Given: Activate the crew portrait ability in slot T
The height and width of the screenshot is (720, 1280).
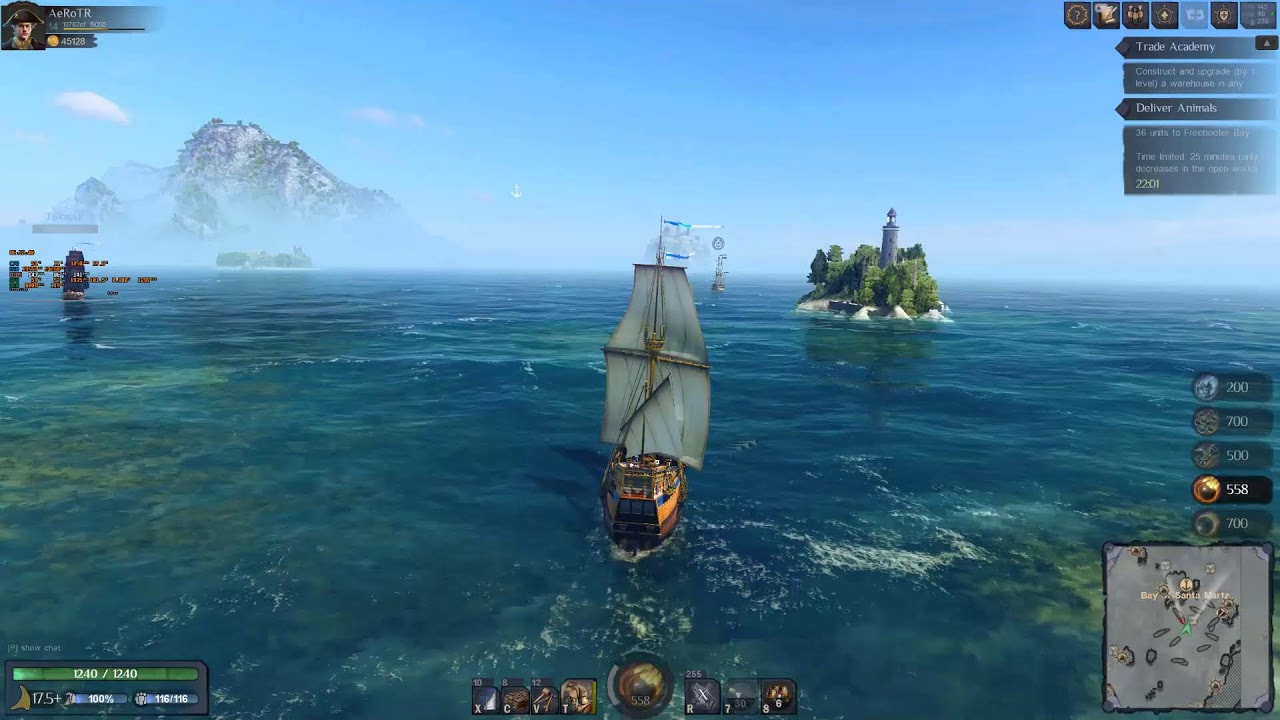Looking at the screenshot, I should (579, 696).
